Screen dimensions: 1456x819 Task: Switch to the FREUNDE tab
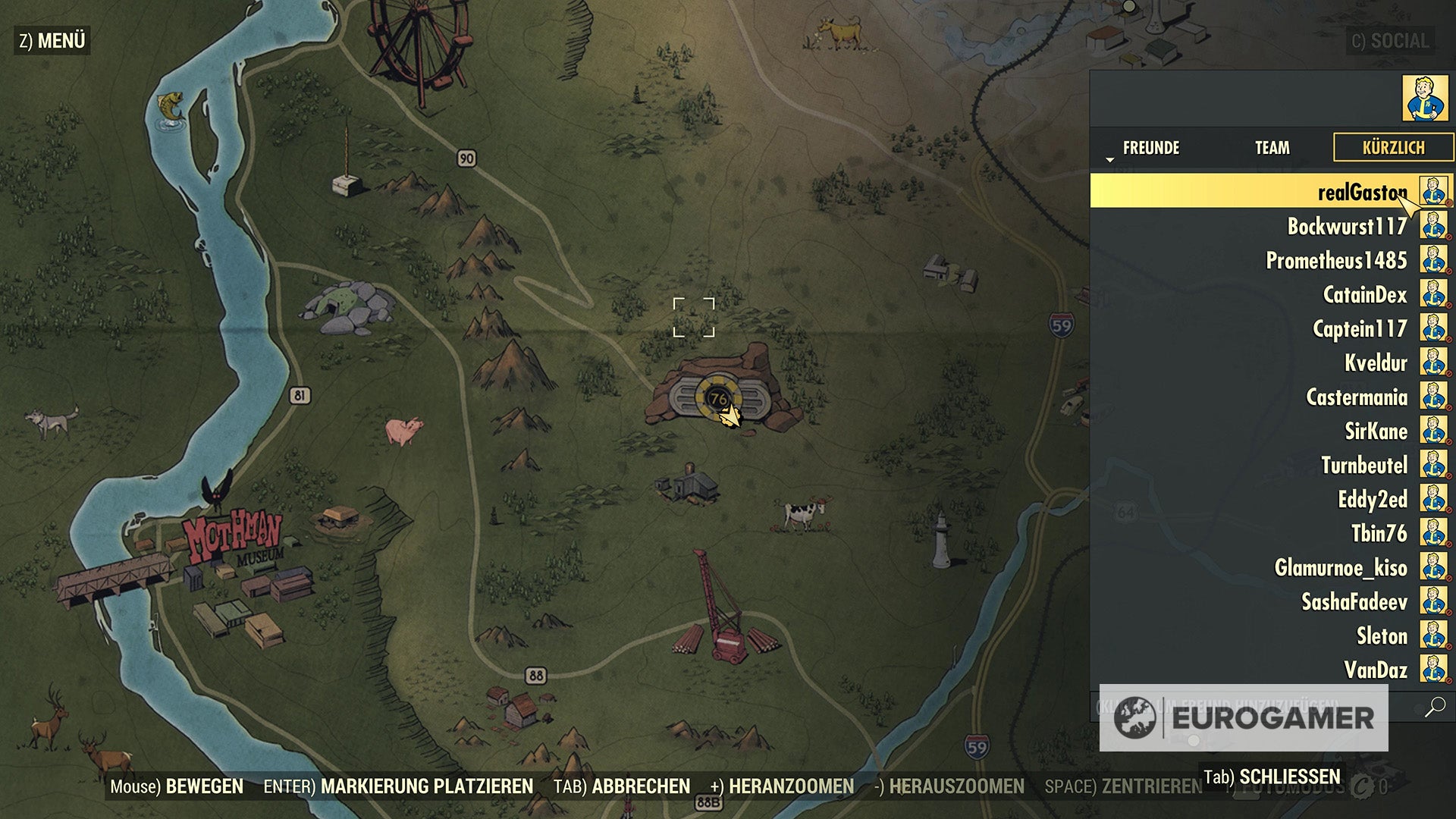(x=1151, y=149)
